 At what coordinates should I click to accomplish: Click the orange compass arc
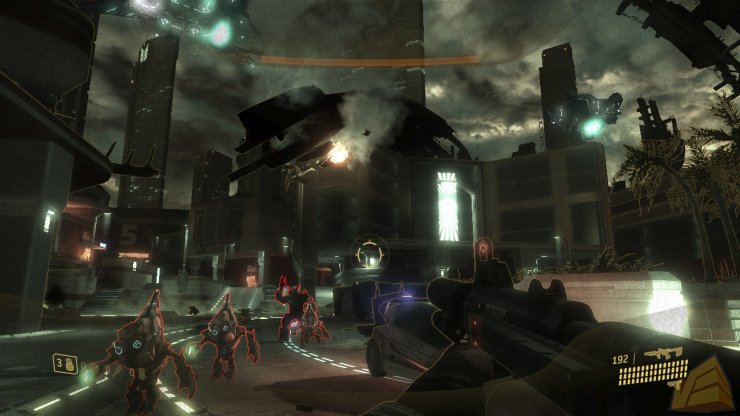point(371,62)
